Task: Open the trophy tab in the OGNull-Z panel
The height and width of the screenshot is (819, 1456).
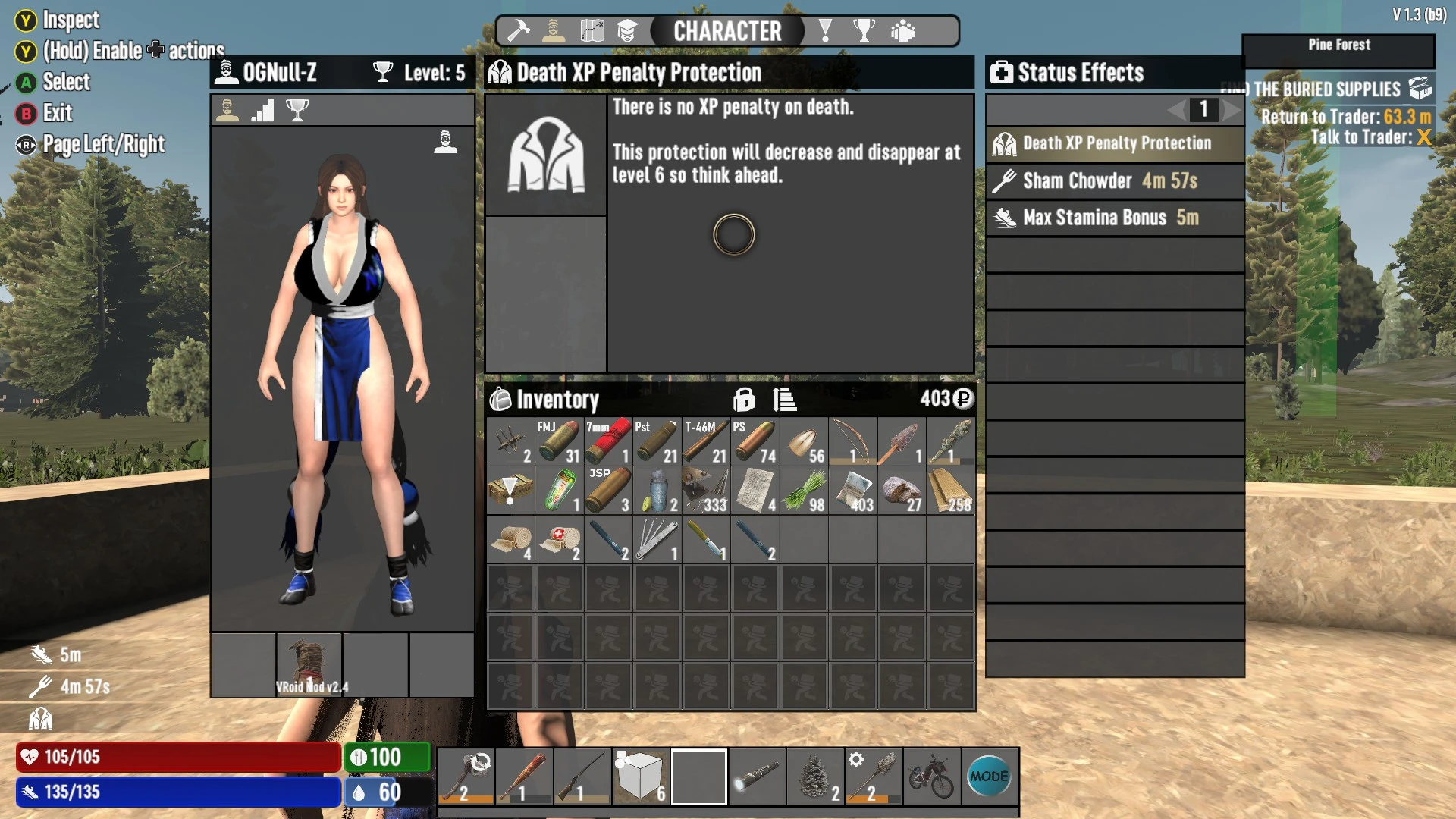Action: (298, 110)
